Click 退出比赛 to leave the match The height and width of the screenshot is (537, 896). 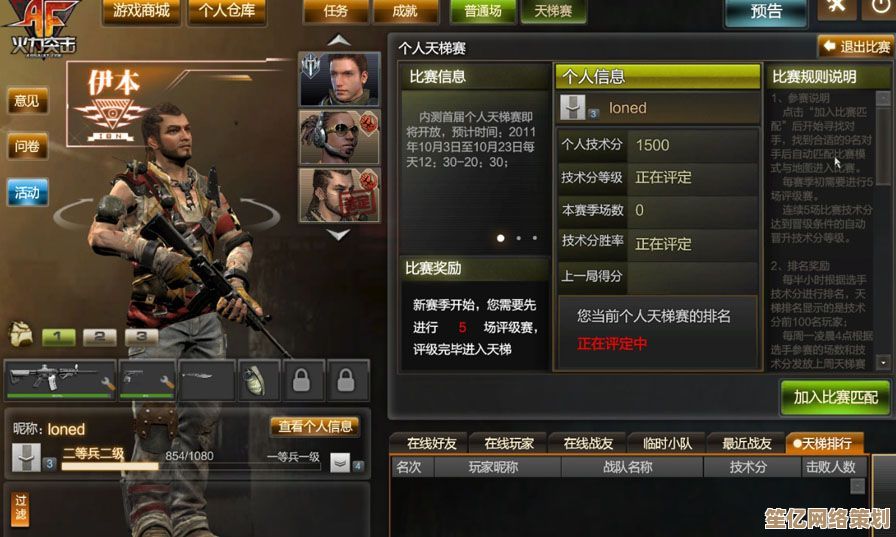tap(855, 47)
